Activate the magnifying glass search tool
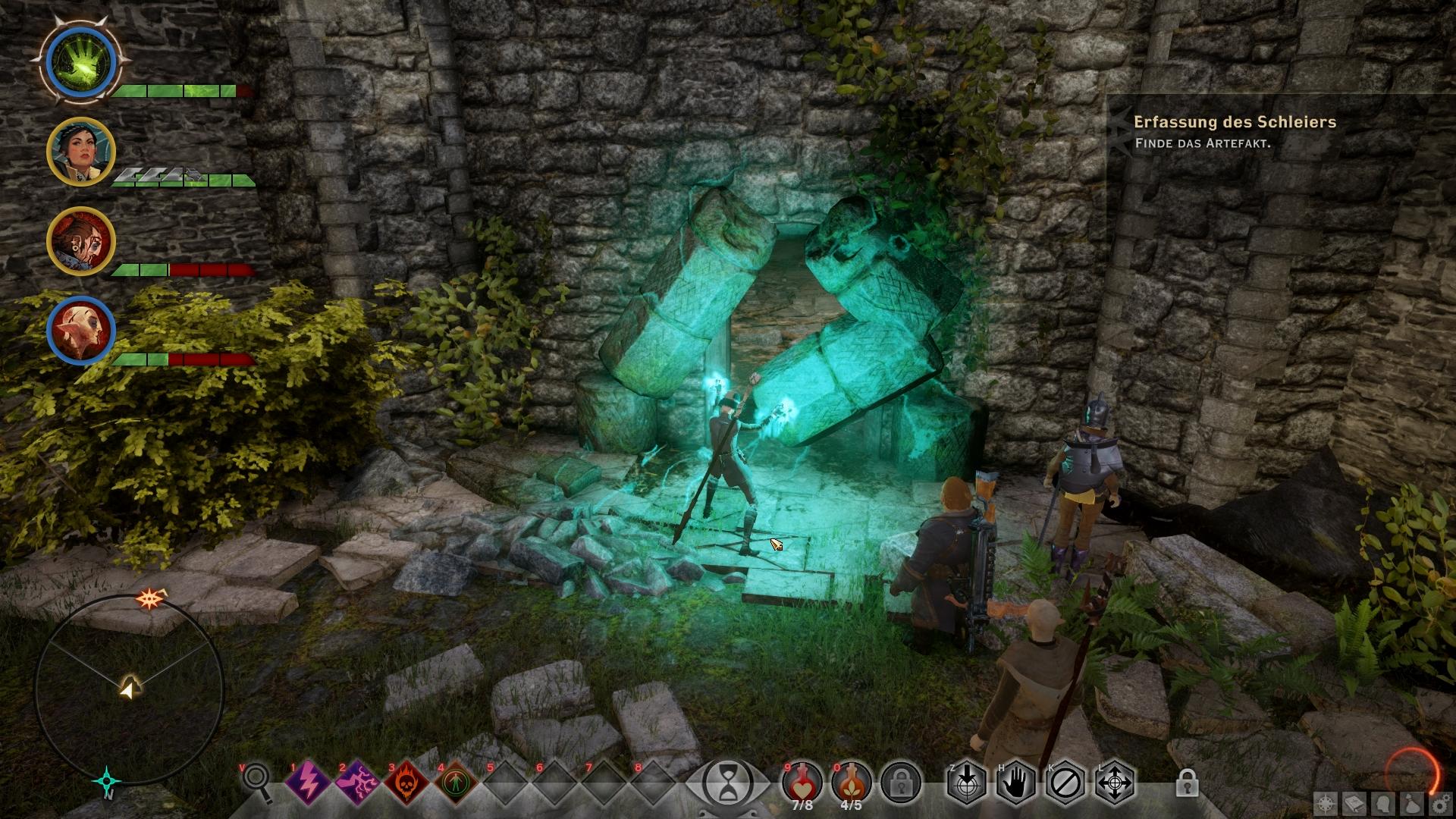Image resolution: width=1456 pixels, height=819 pixels. 258,781
